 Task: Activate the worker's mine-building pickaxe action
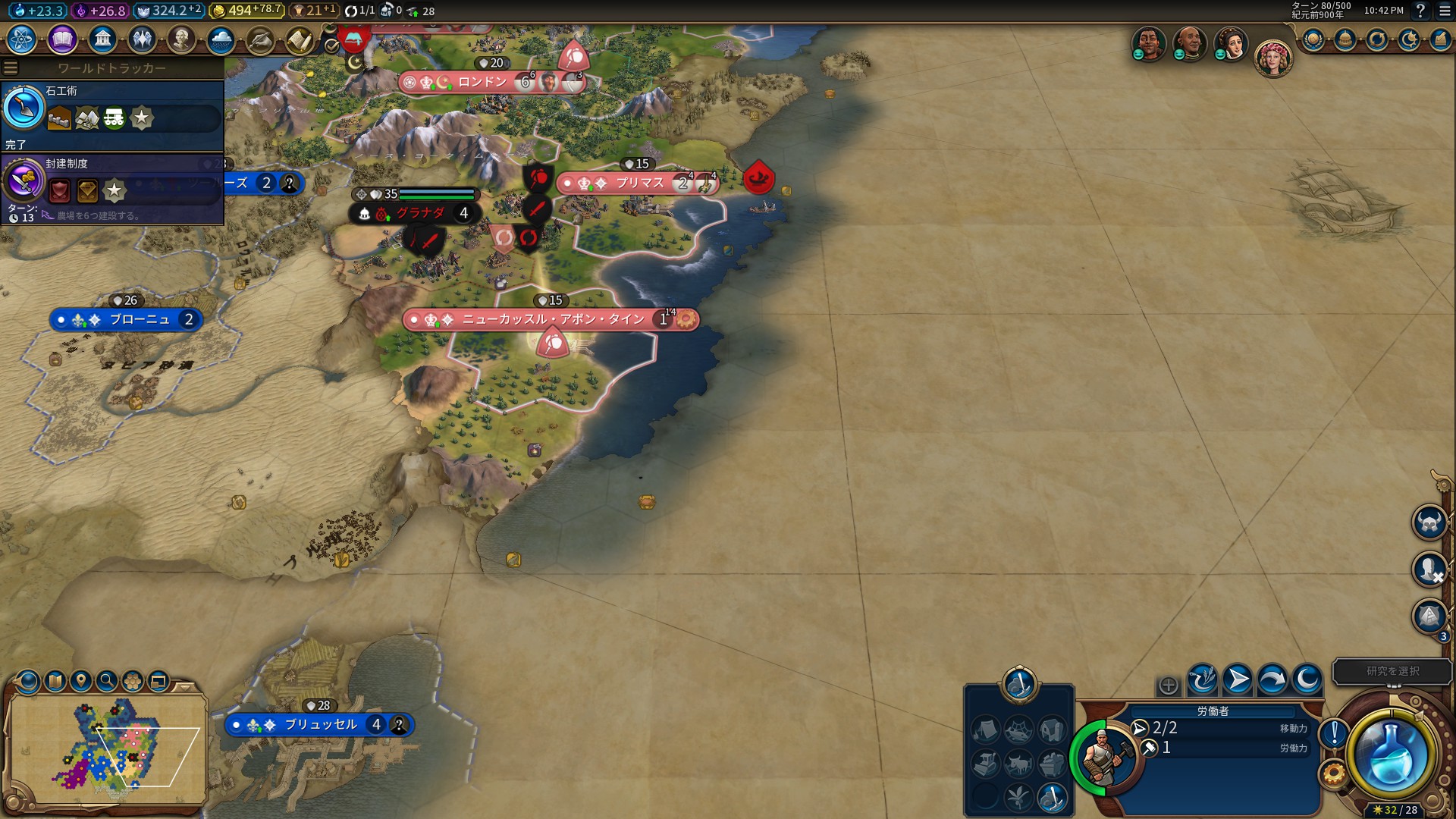coord(1052,797)
